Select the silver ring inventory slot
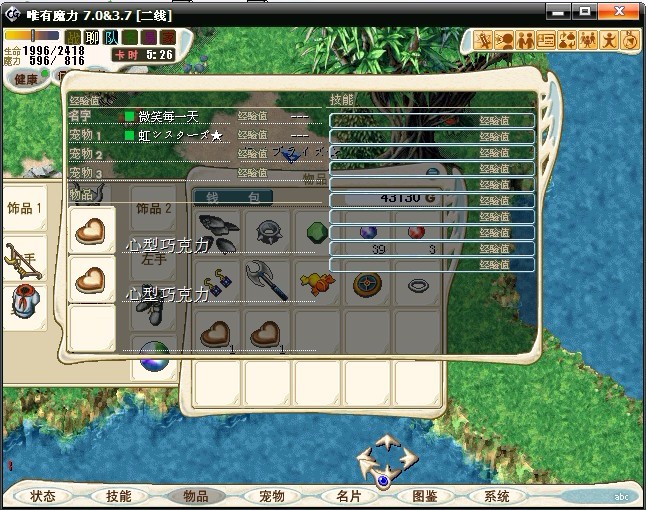This screenshot has height=510, width=646. coord(418,284)
